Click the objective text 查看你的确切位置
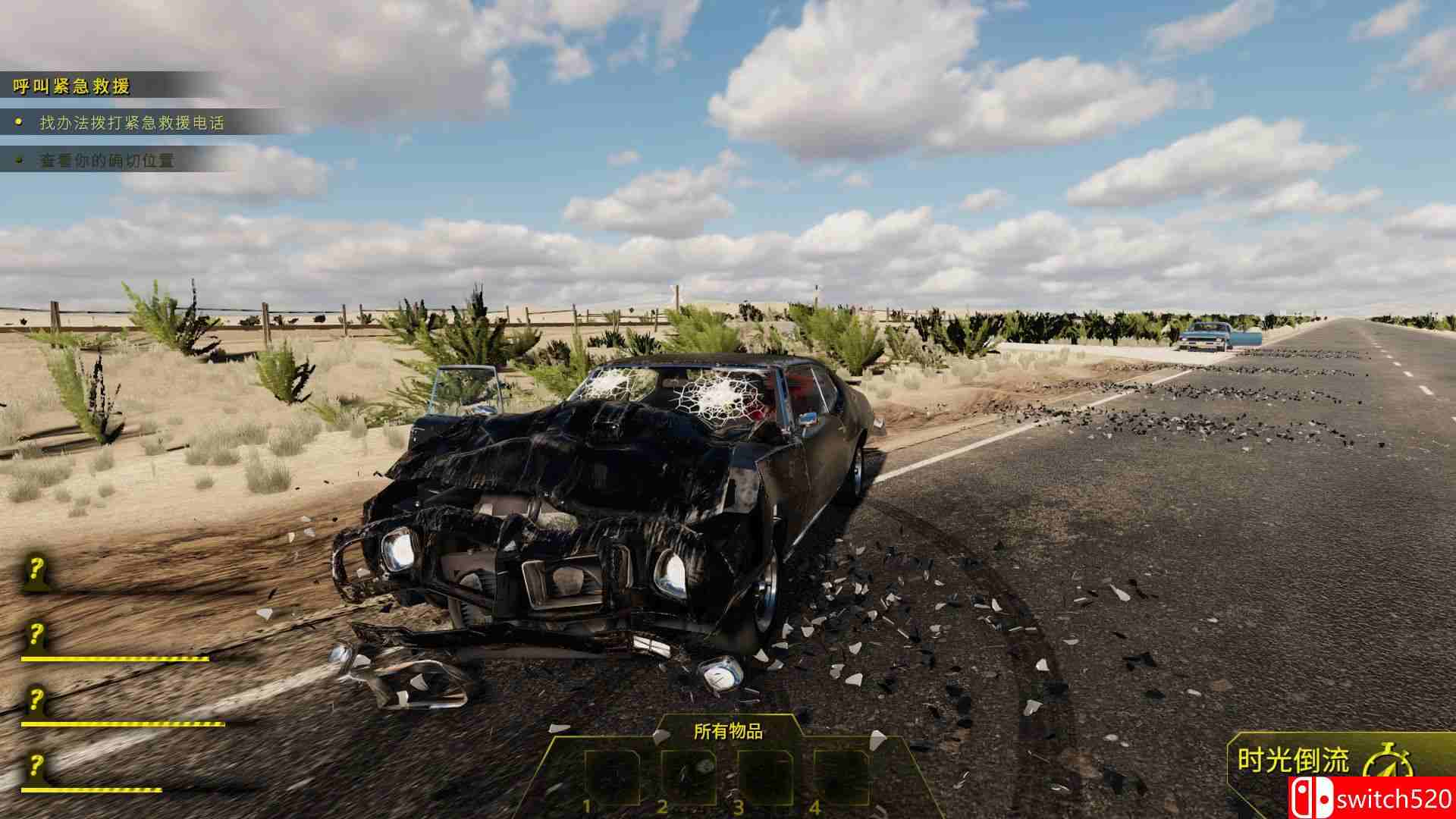1456x819 pixels. 106,161
